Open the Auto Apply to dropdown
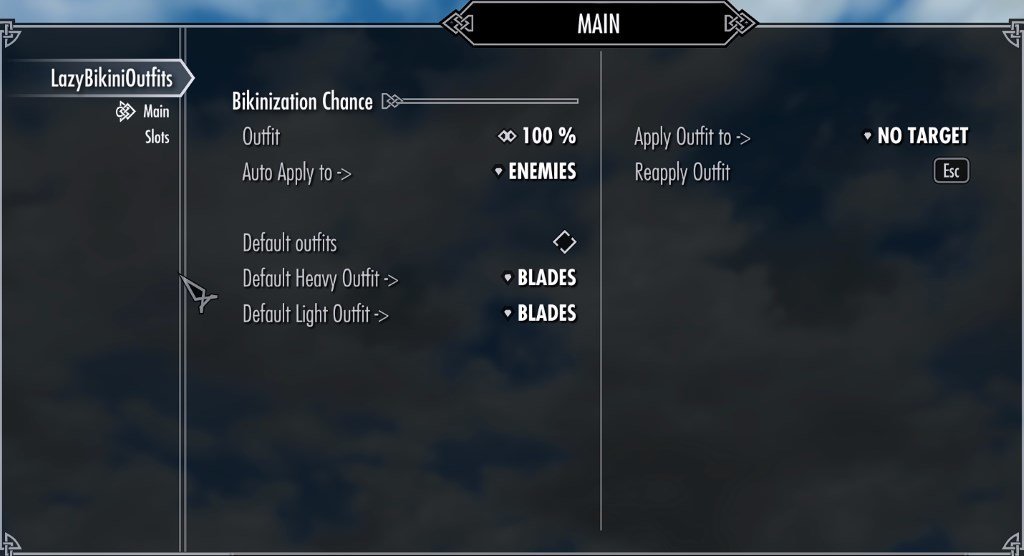This screenshot has height=556, width=1024. (x=536, y=172)
